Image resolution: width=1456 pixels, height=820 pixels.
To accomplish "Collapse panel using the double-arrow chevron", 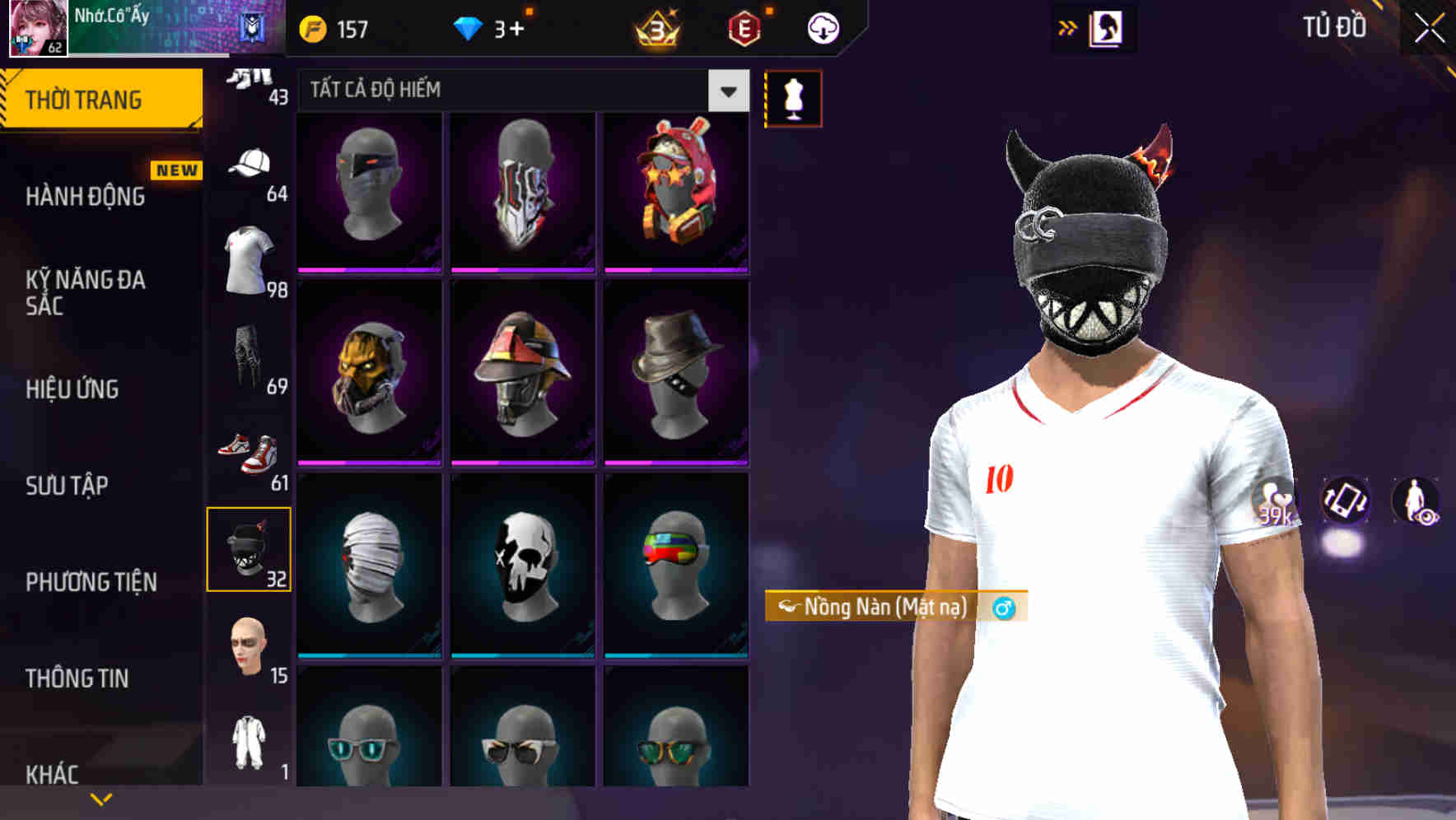I will point(1068,27).
